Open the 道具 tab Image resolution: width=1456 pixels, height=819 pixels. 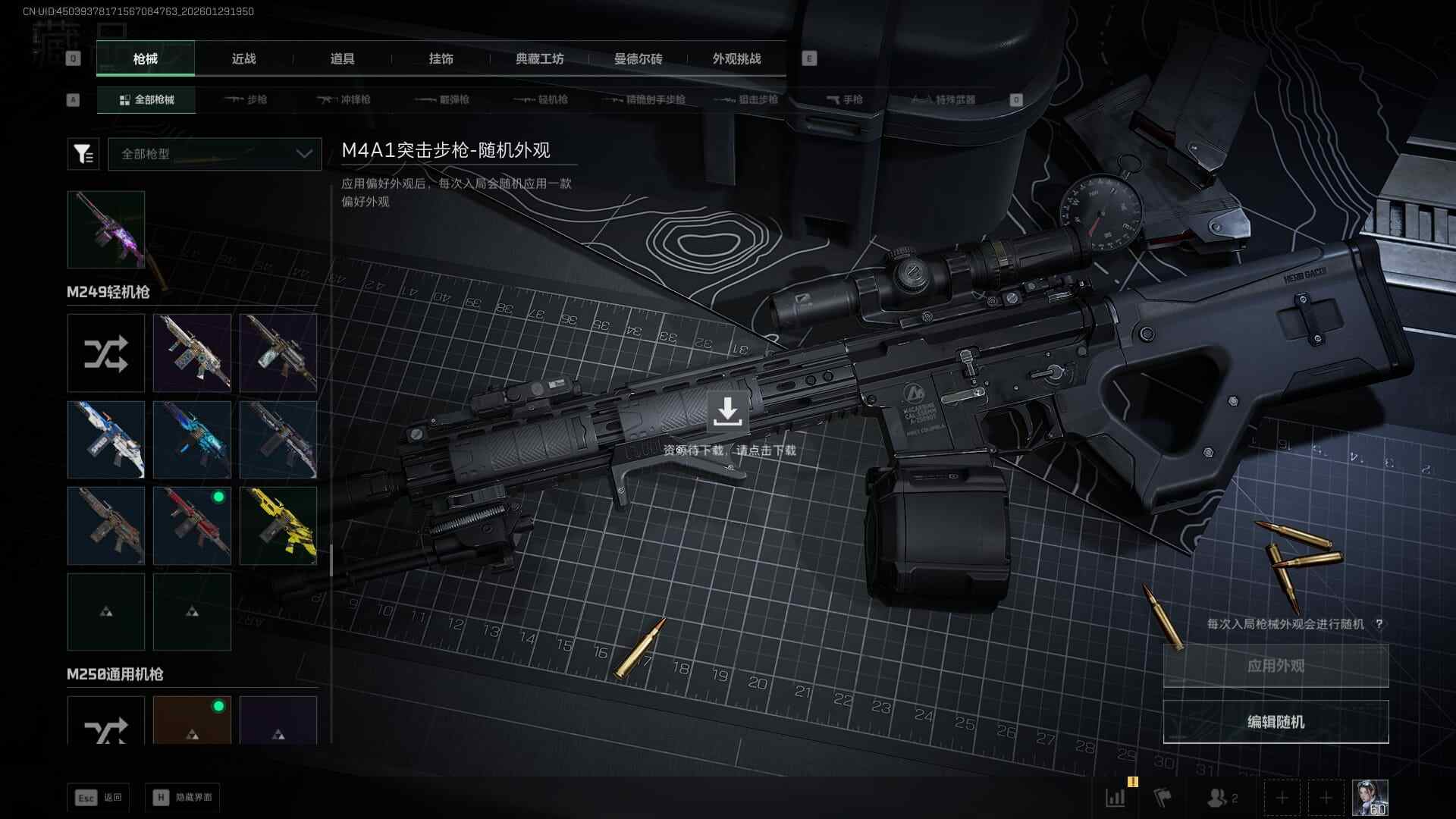(x=342, y=59)
